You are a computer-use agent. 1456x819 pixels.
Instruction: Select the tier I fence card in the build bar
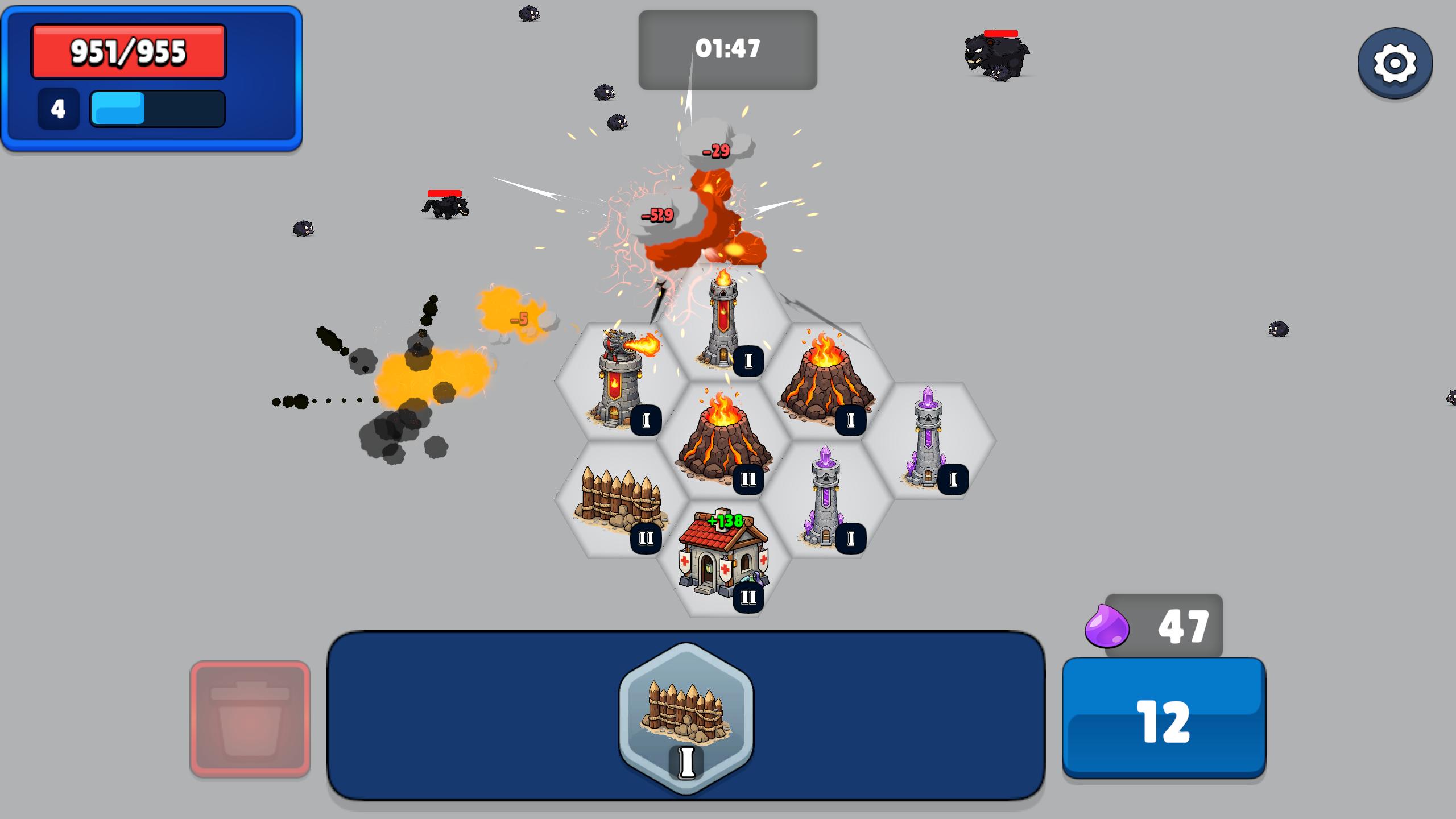click(688, 719)
